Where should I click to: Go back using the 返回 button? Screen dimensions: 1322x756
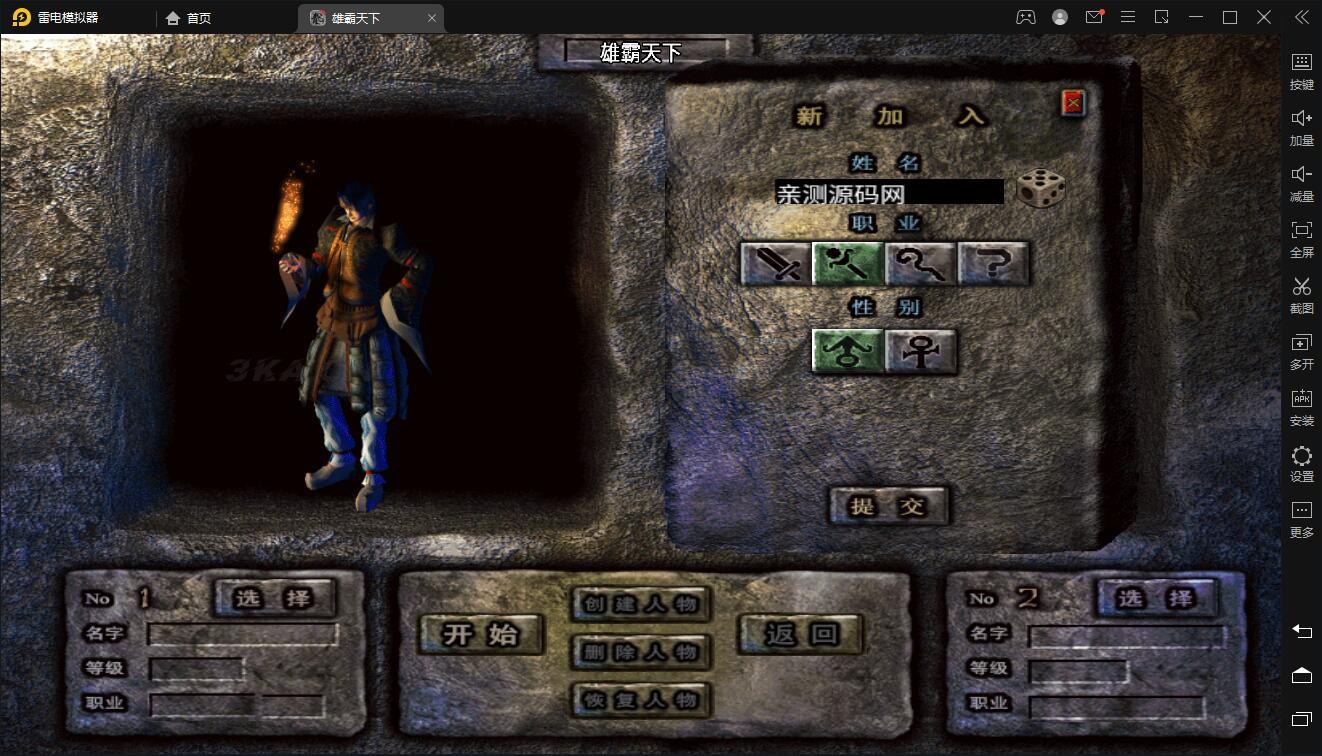pos(800,634)
